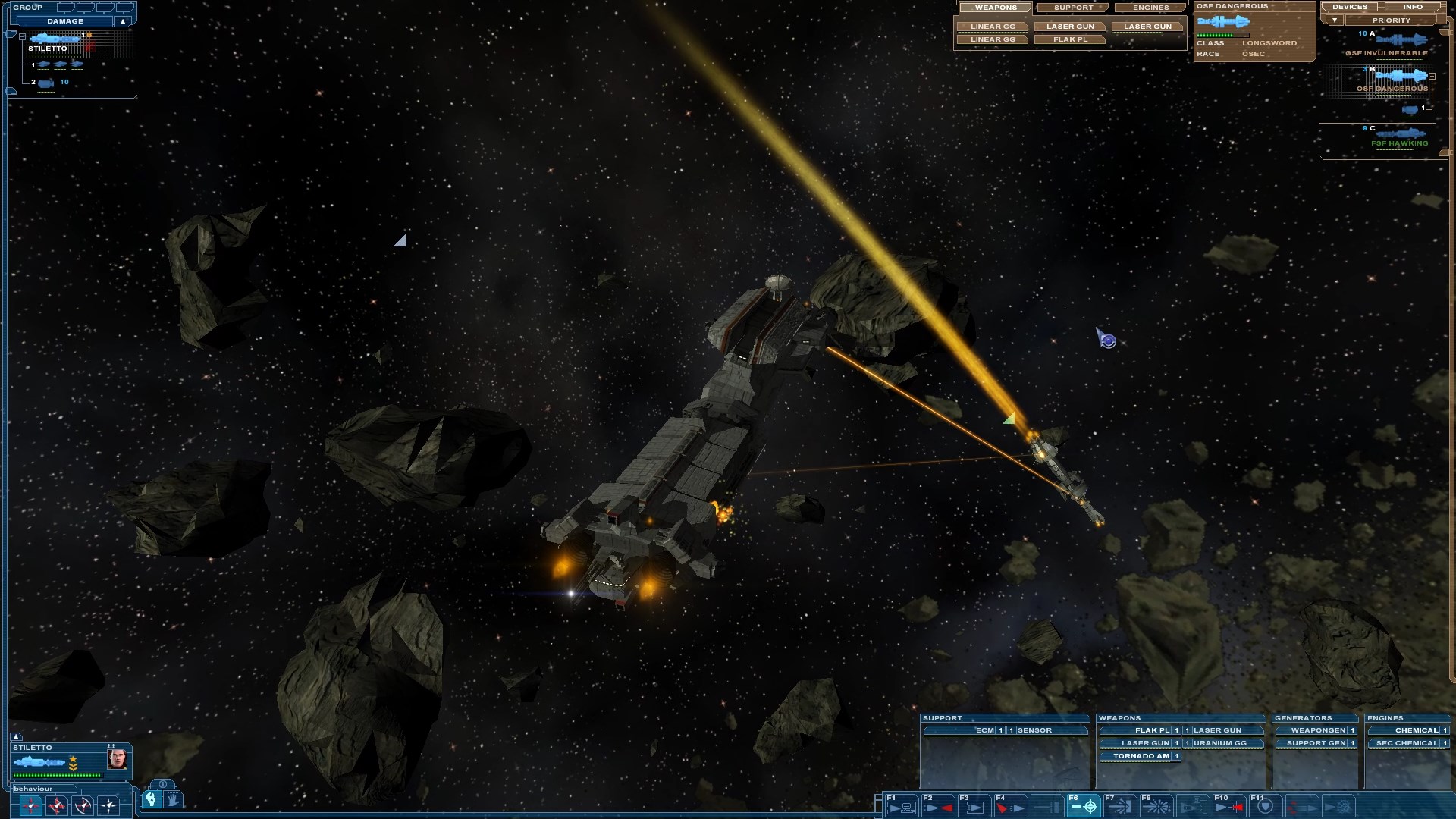Screen dimensions: 1456x819
Task: Select the Tornado AM weapon
Action: pyautogui.click(x=1140, y=756)
